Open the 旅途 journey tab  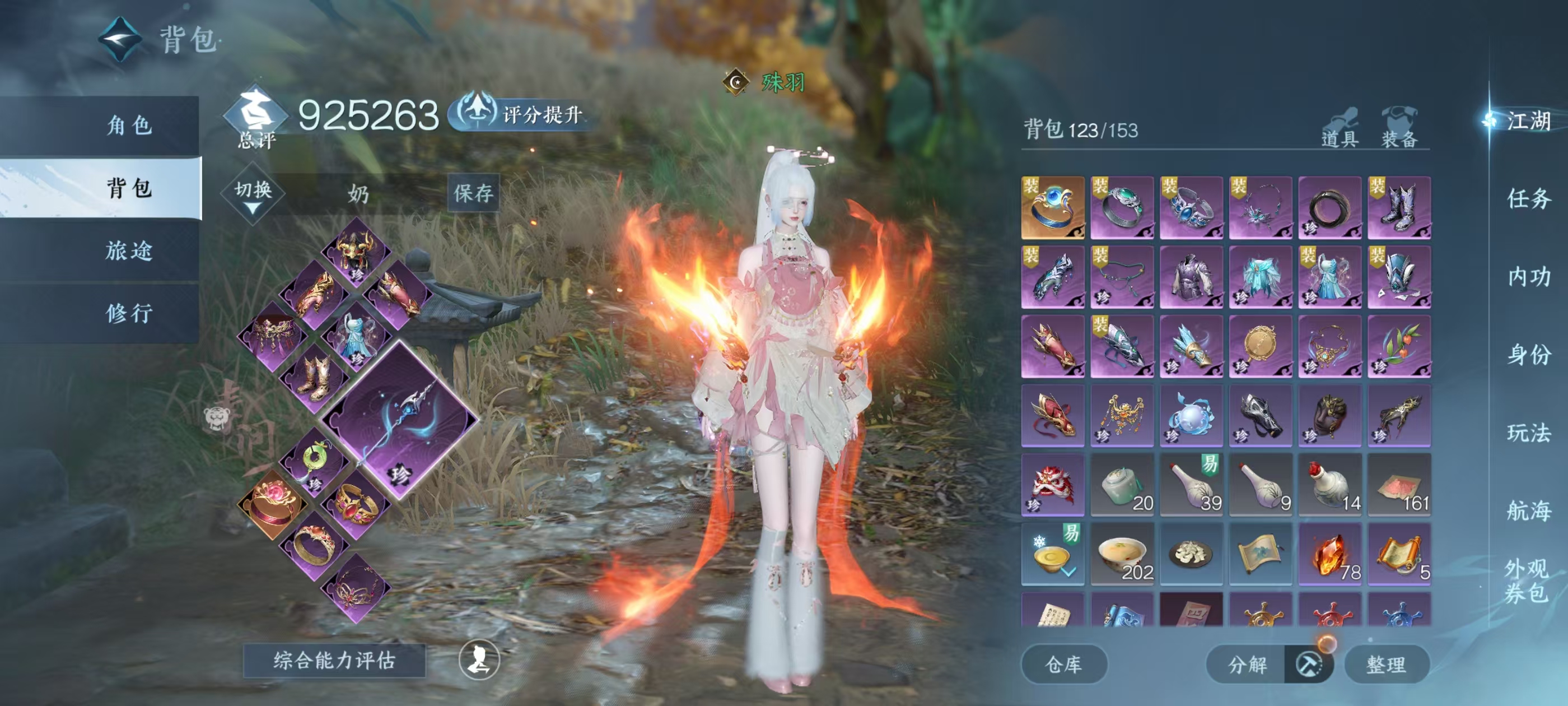[x=129, y=250]
